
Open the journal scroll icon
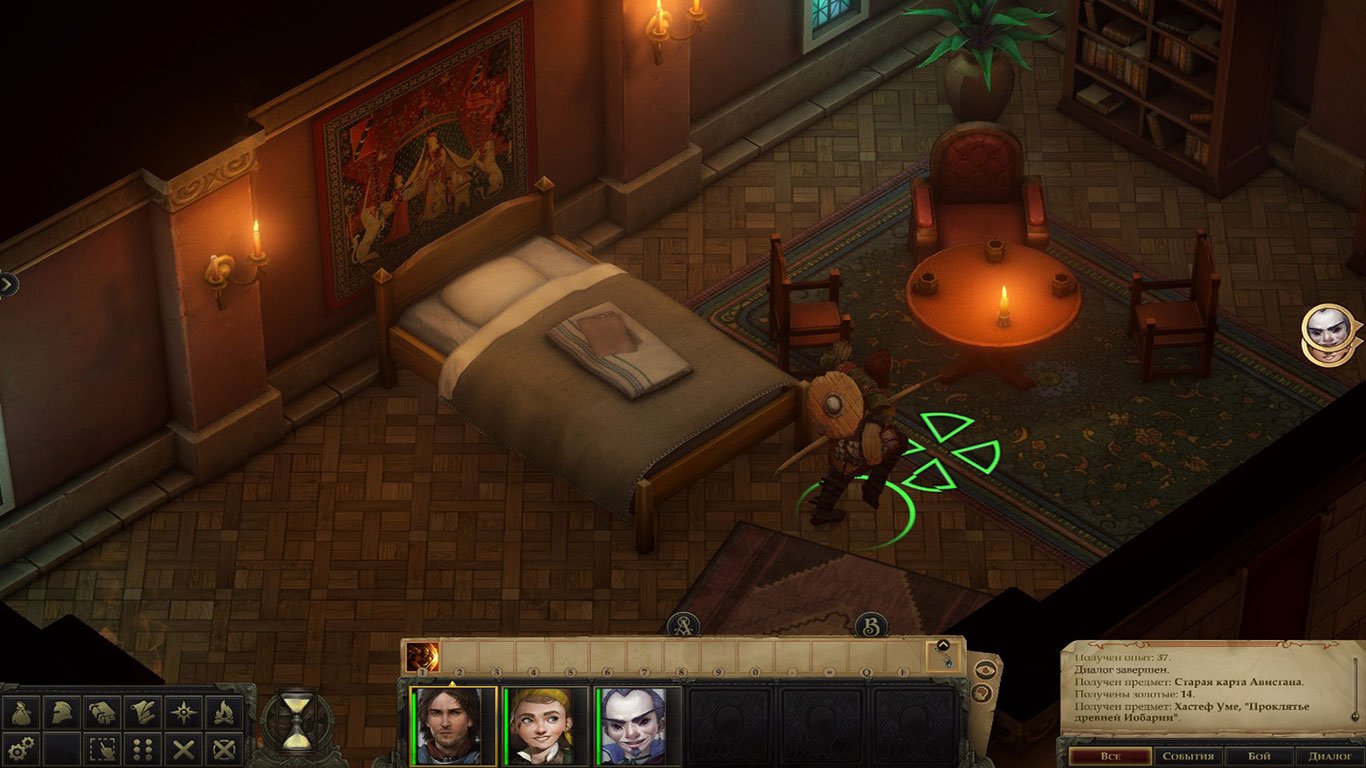[102, 712]
